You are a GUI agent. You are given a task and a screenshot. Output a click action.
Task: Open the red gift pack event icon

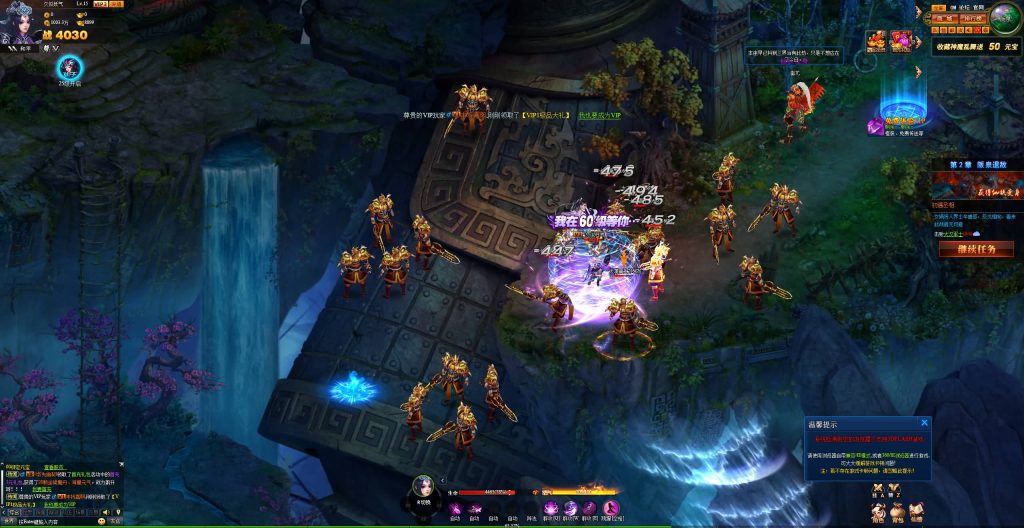[901, 41]
